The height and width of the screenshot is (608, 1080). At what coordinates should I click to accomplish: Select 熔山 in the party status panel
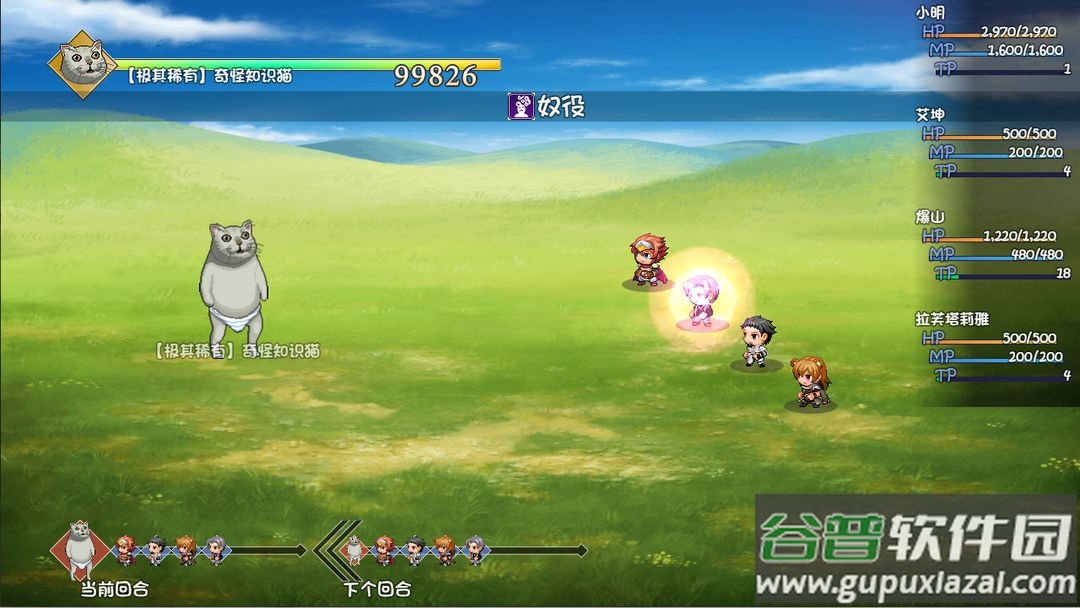[x=930, y=216]
